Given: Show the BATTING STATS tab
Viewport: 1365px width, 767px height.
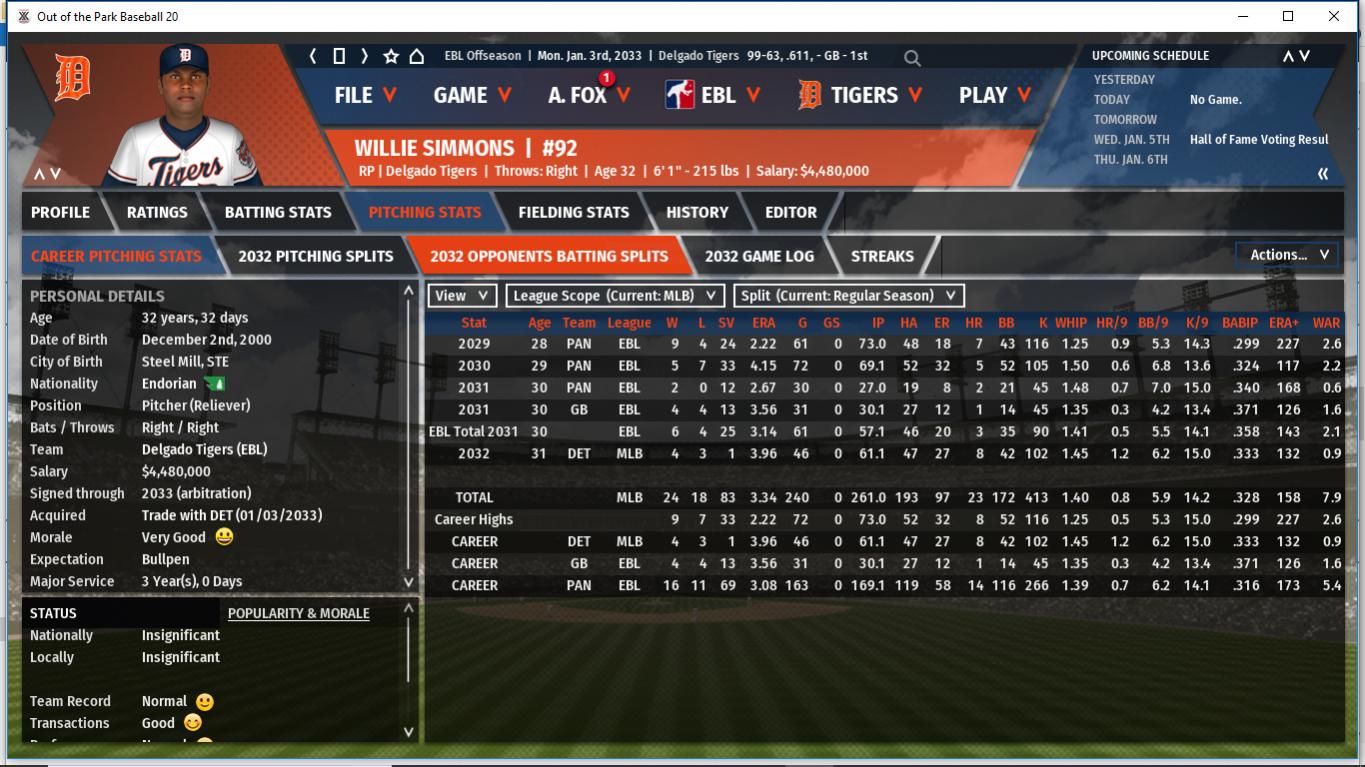Looking at the screenshot, I should 278,212.
